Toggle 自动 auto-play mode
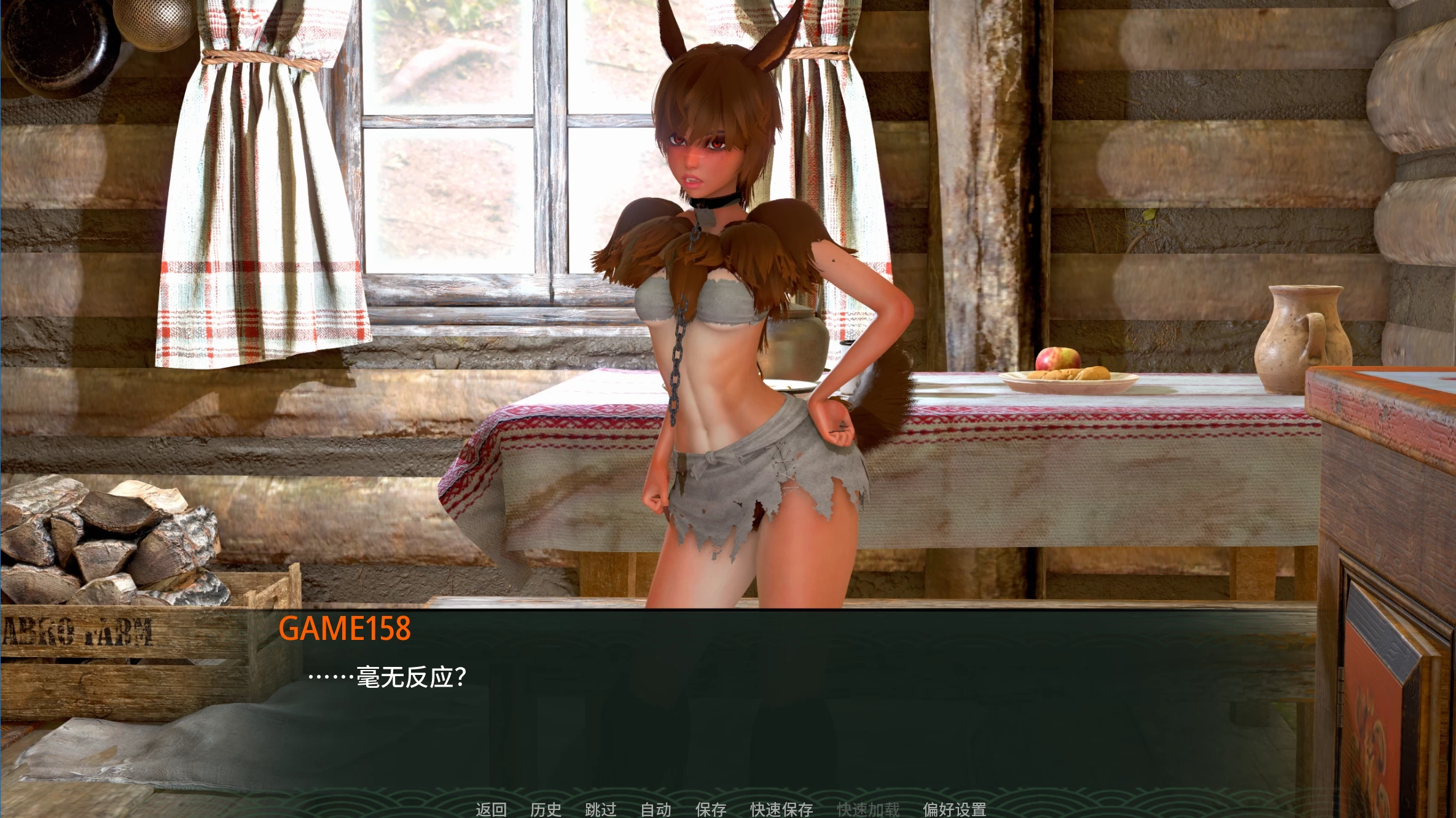The width and height of the screenshot is (1456, 818). point(656,809)
